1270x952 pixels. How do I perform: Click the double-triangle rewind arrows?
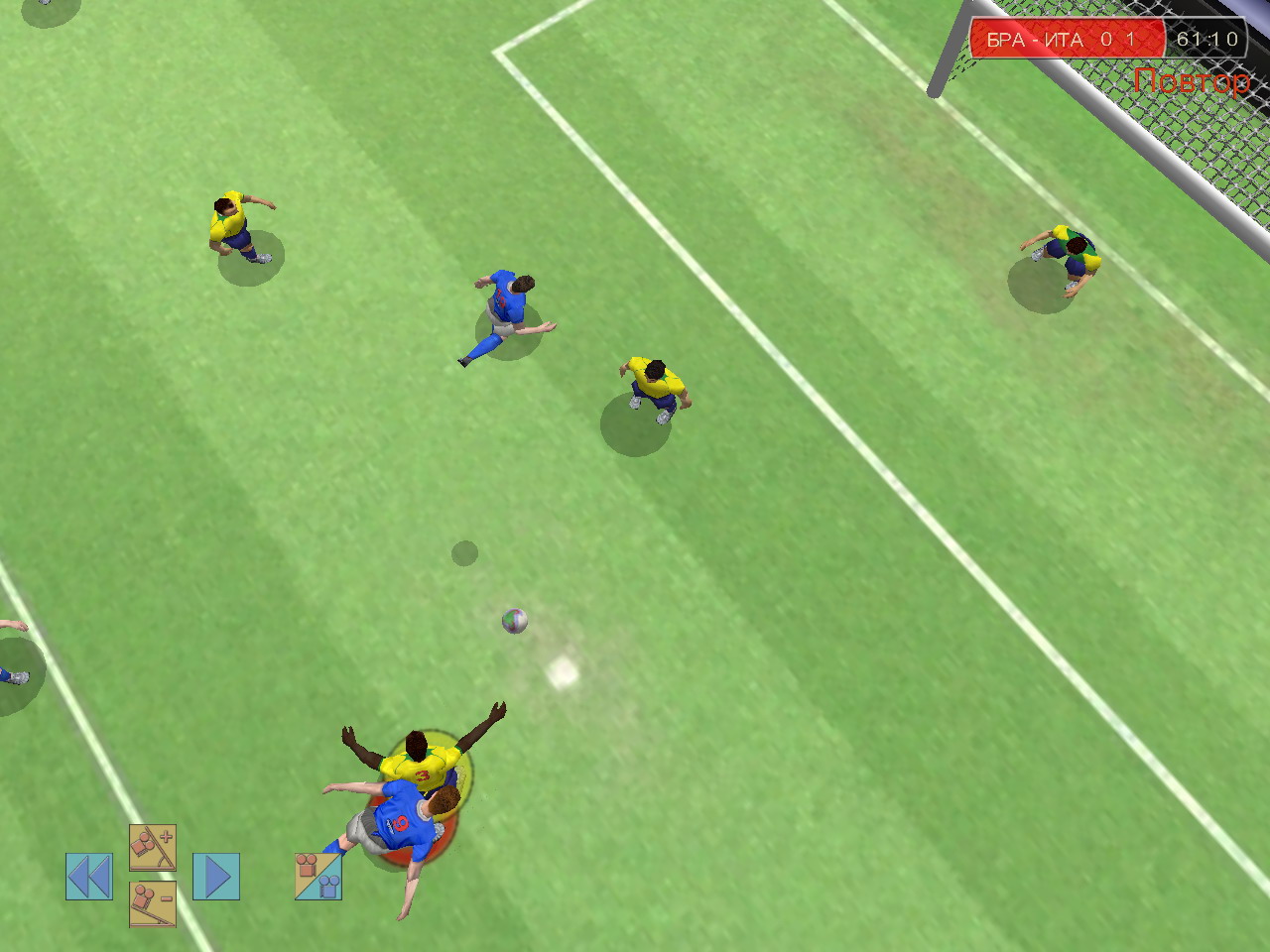[x=89, y=874]
